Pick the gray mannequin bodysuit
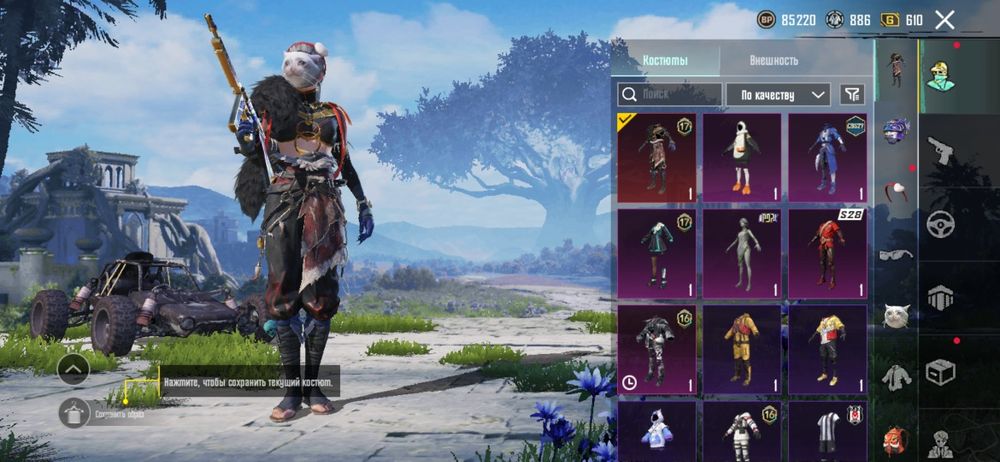This screenshot has height=462, width=1000. click(741, 253)
